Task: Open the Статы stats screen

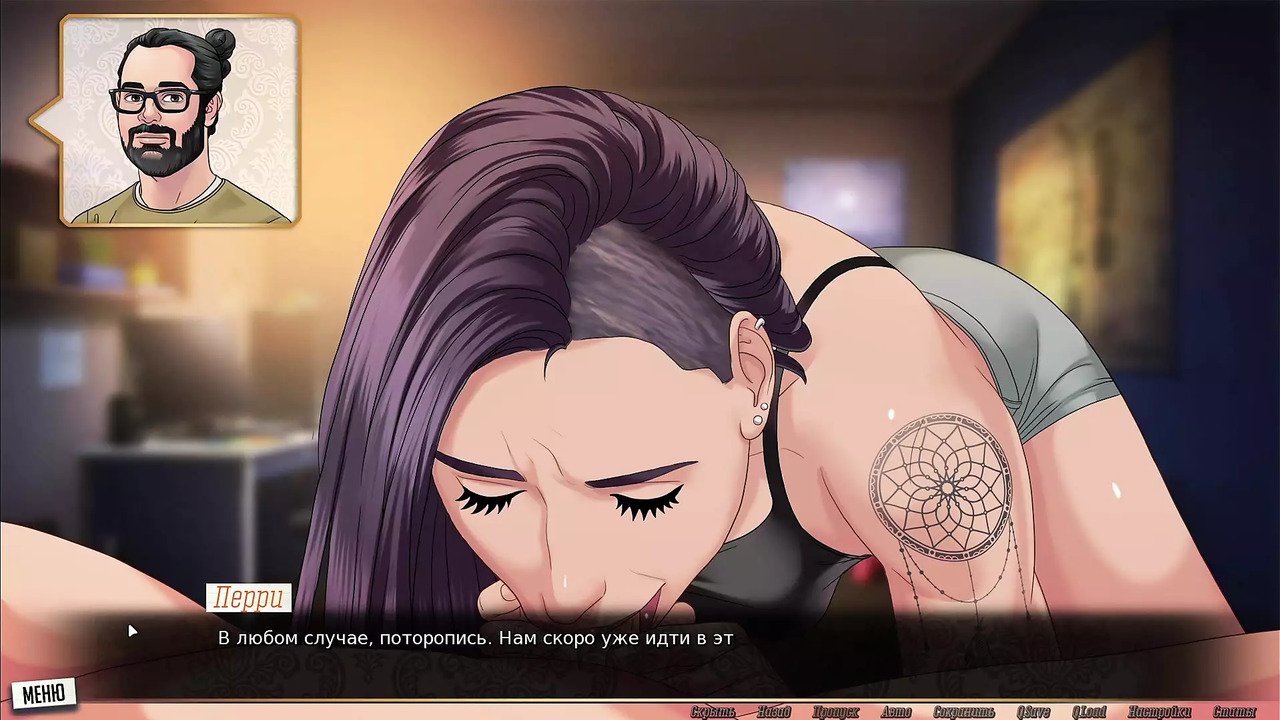Action: (x=1234, y=712)
